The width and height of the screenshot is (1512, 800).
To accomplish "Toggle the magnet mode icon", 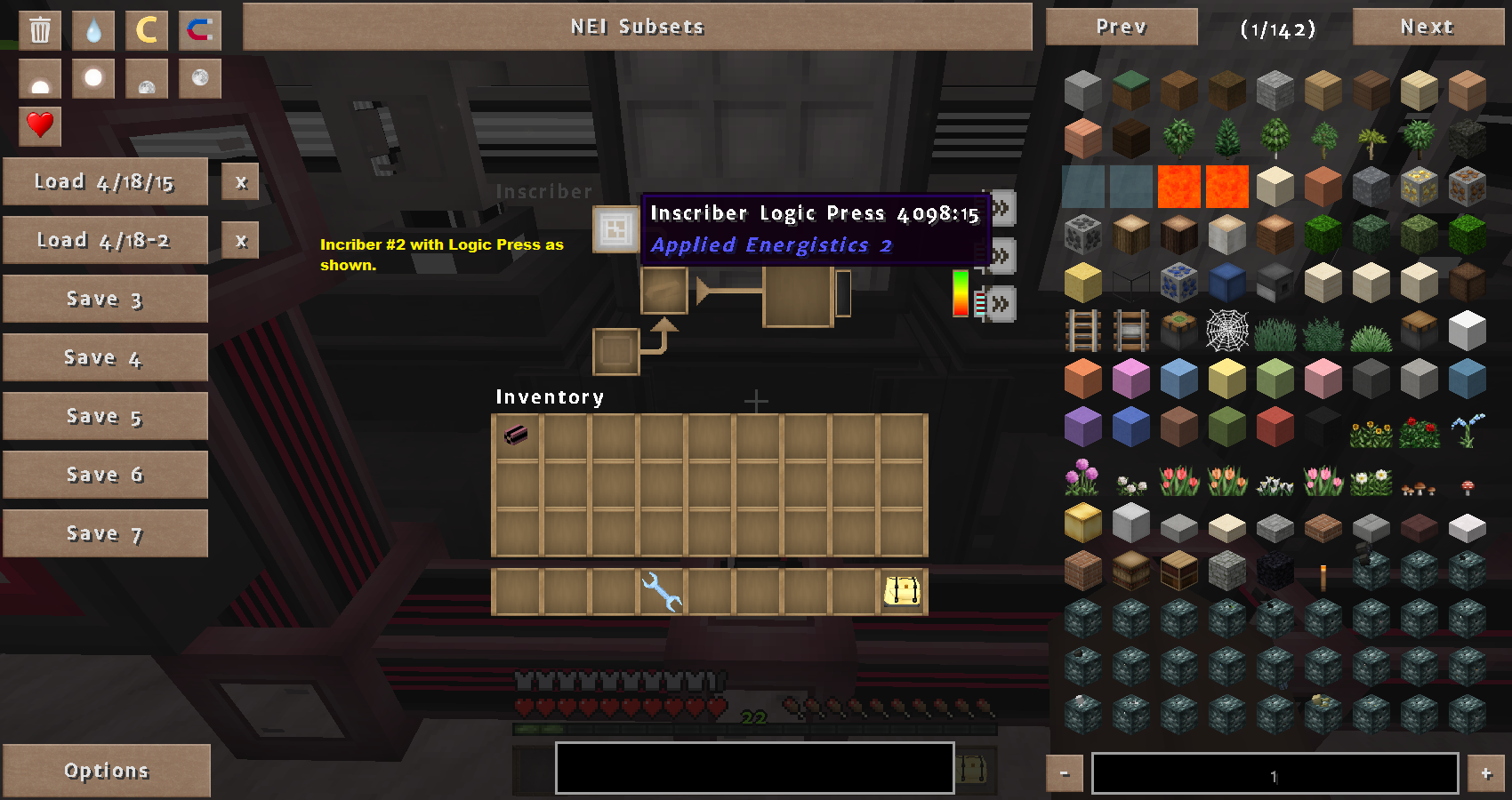I will click(x=199, y=30).
